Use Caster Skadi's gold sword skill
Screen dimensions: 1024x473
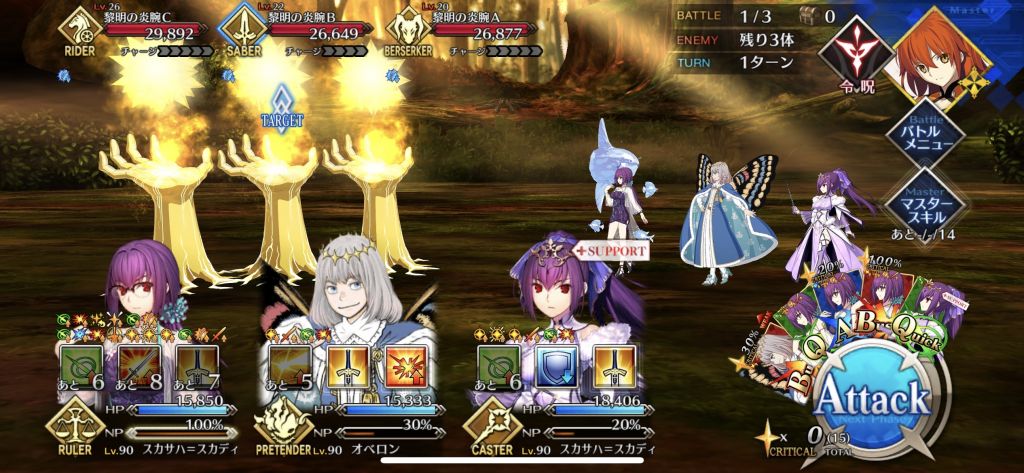tap(612, 366)
